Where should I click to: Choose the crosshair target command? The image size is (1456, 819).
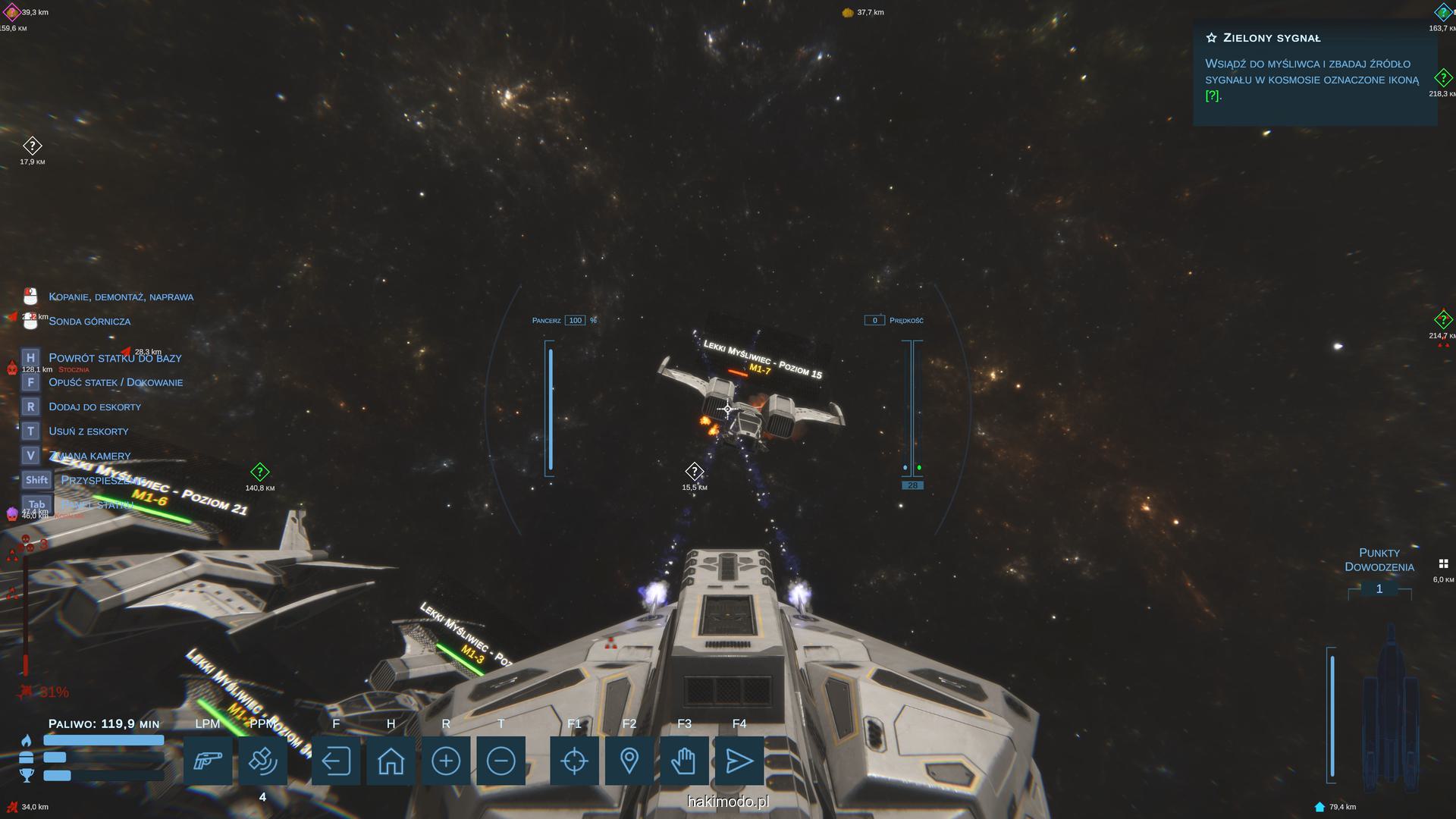tap(574, 761)
